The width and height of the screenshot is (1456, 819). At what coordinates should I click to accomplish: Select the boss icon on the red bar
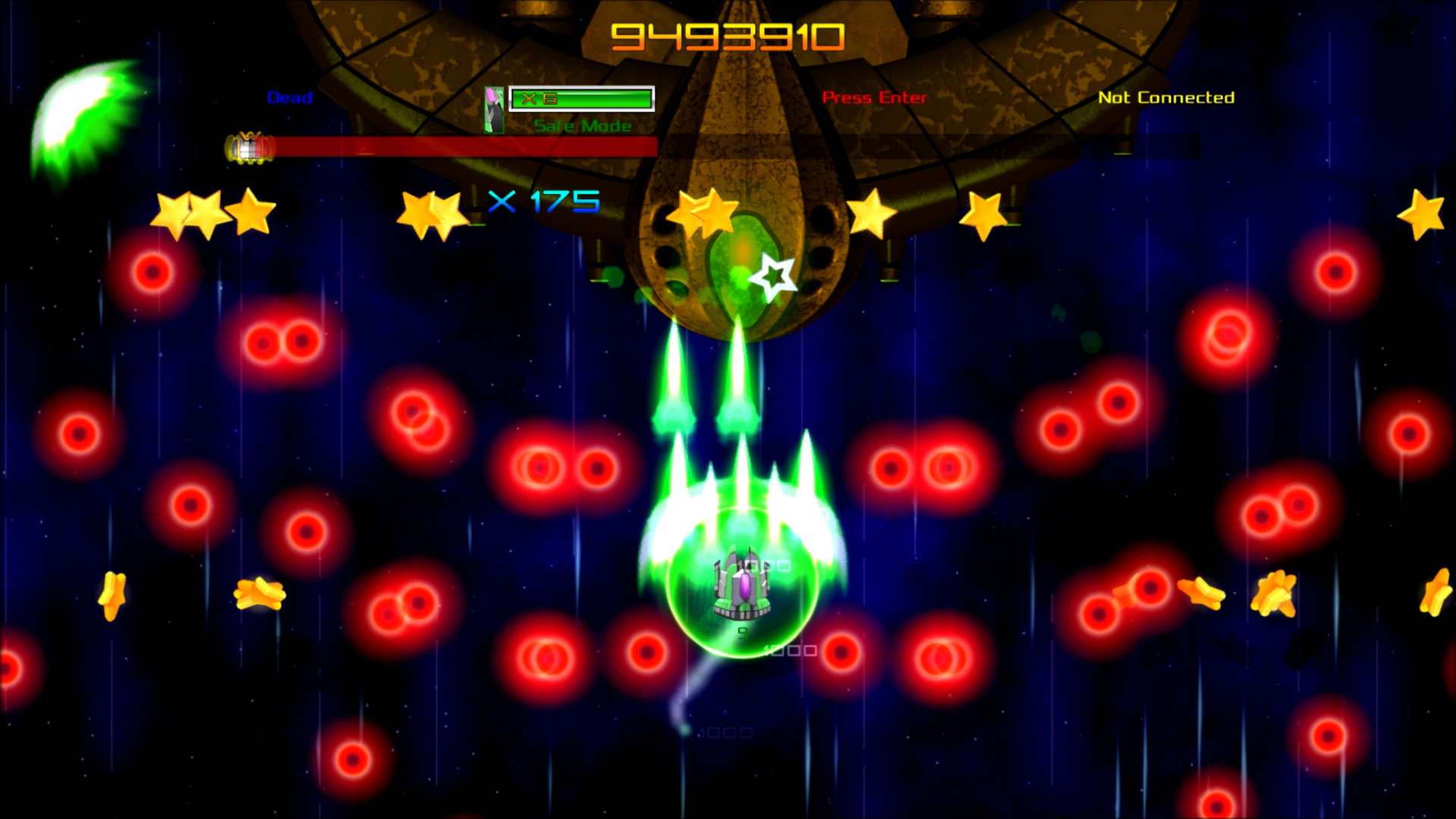[x=249, y=148]
